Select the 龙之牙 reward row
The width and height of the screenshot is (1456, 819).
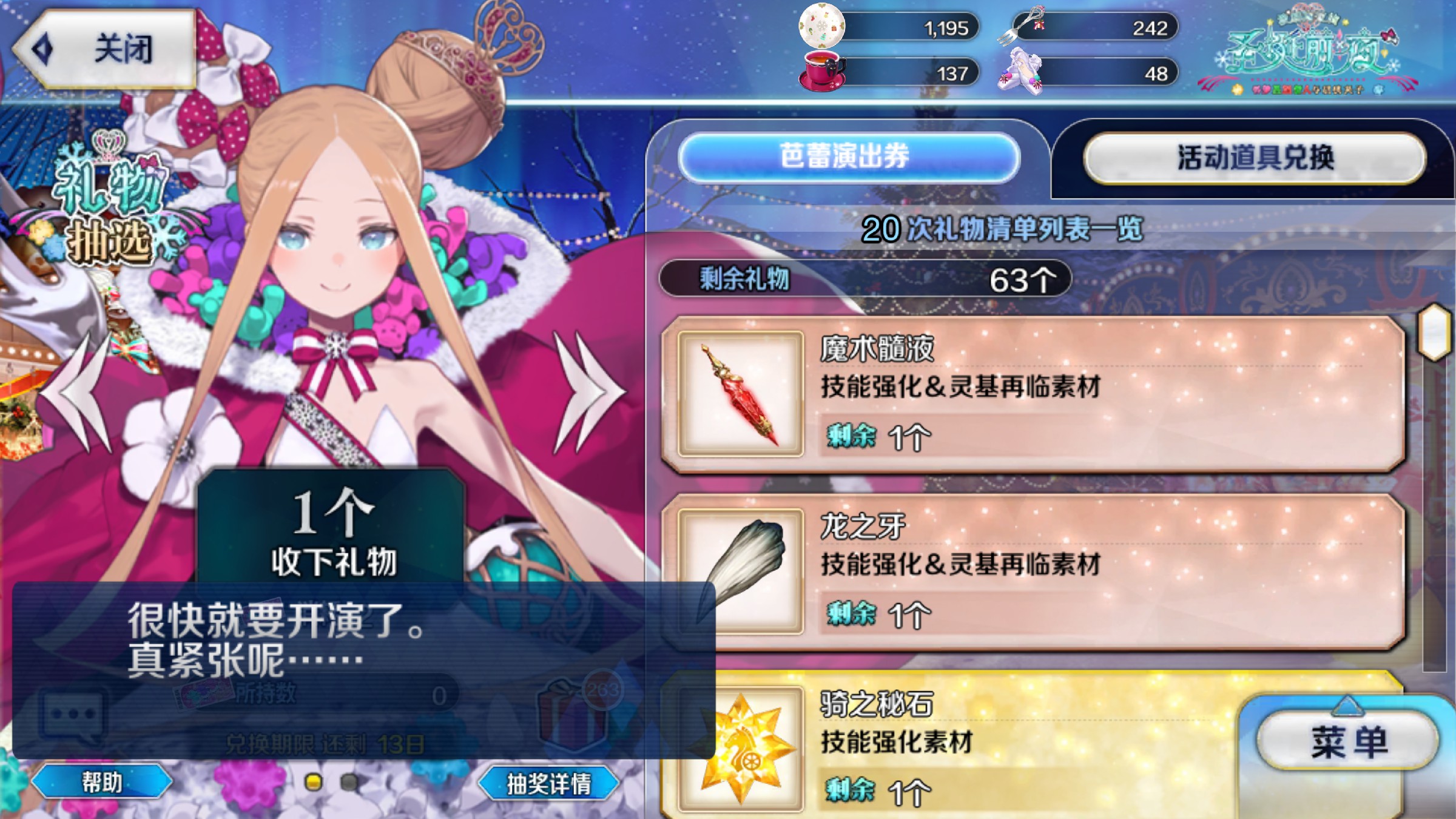click(x=1031, y=571)
